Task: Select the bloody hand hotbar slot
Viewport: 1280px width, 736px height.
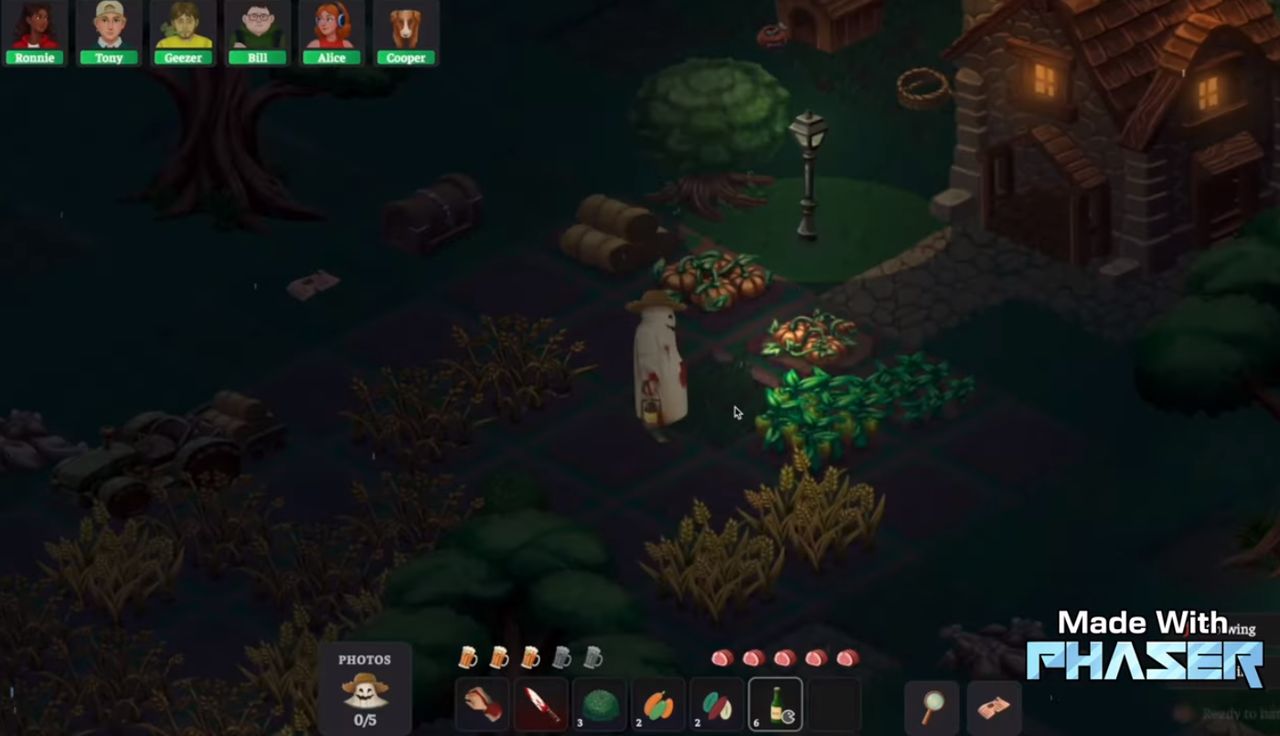Action: coord(483,705)
